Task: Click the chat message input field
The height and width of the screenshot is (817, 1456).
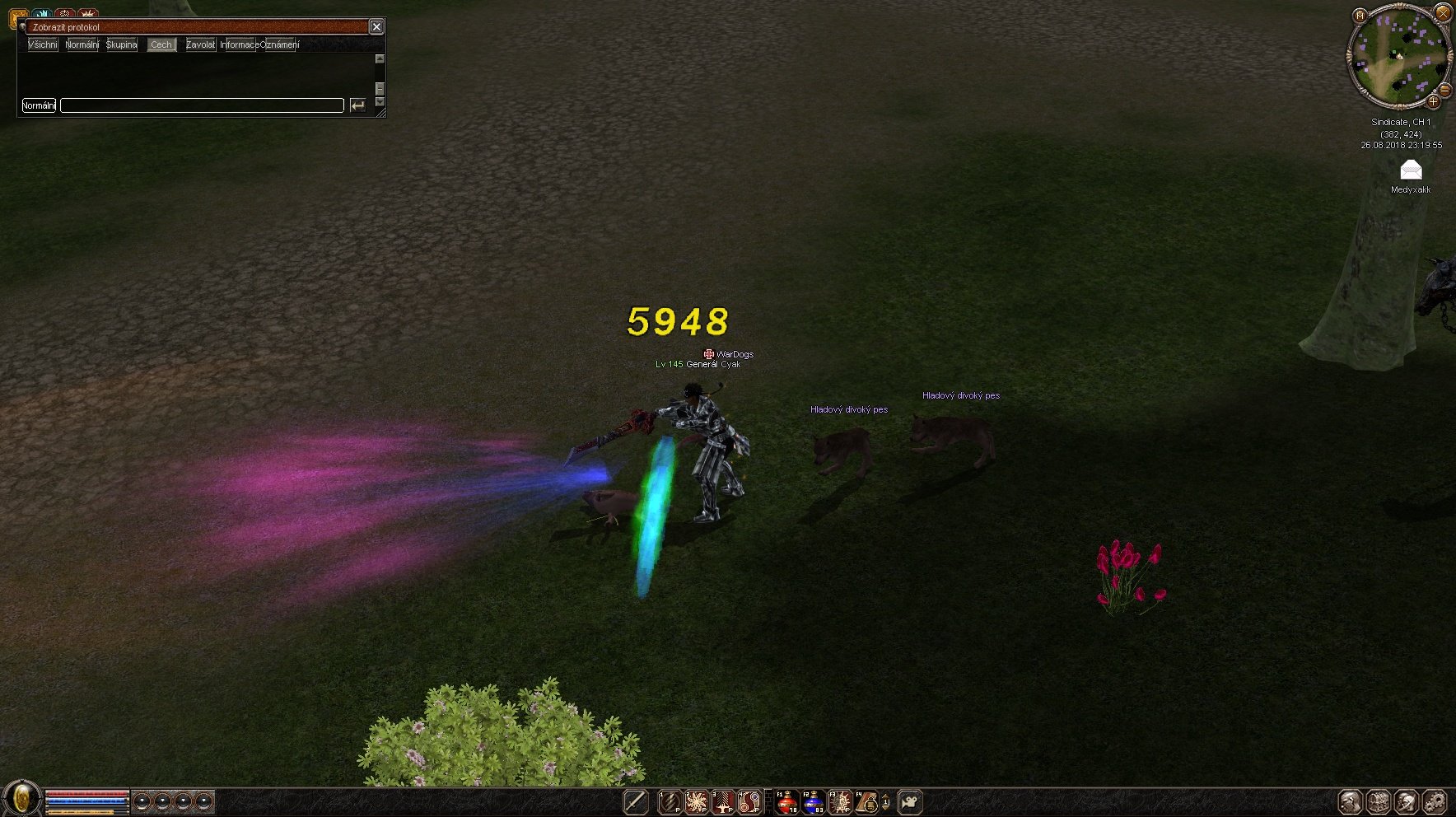Action: click(202, 105)
